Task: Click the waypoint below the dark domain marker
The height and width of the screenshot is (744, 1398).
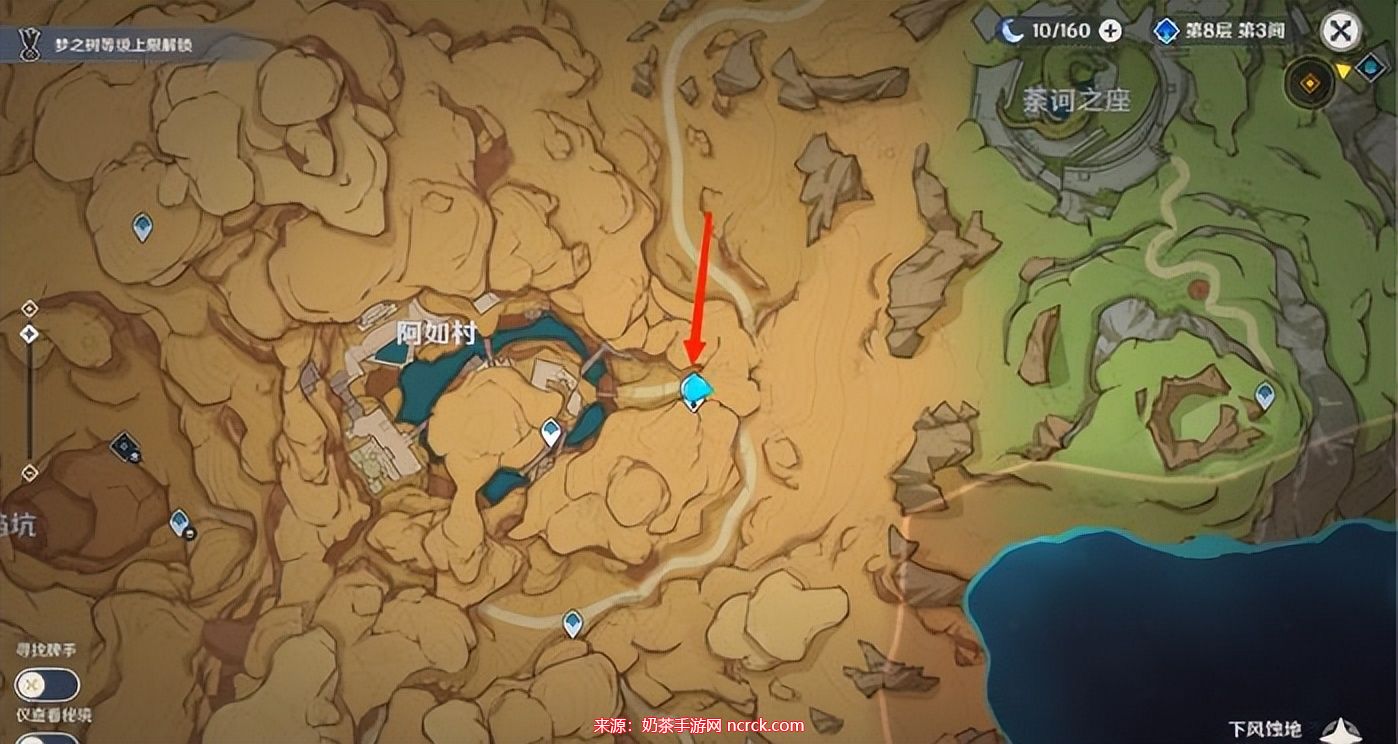Action: tap(180, 521)
